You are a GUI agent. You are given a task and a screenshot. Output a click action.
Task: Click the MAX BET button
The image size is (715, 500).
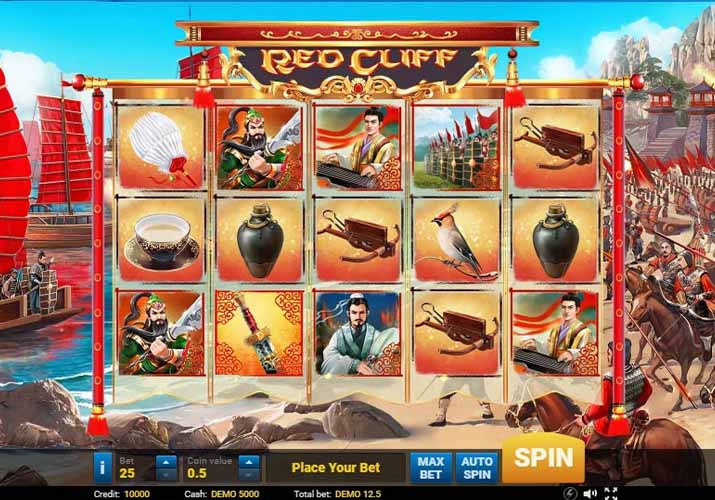click(x=430, y=467)
